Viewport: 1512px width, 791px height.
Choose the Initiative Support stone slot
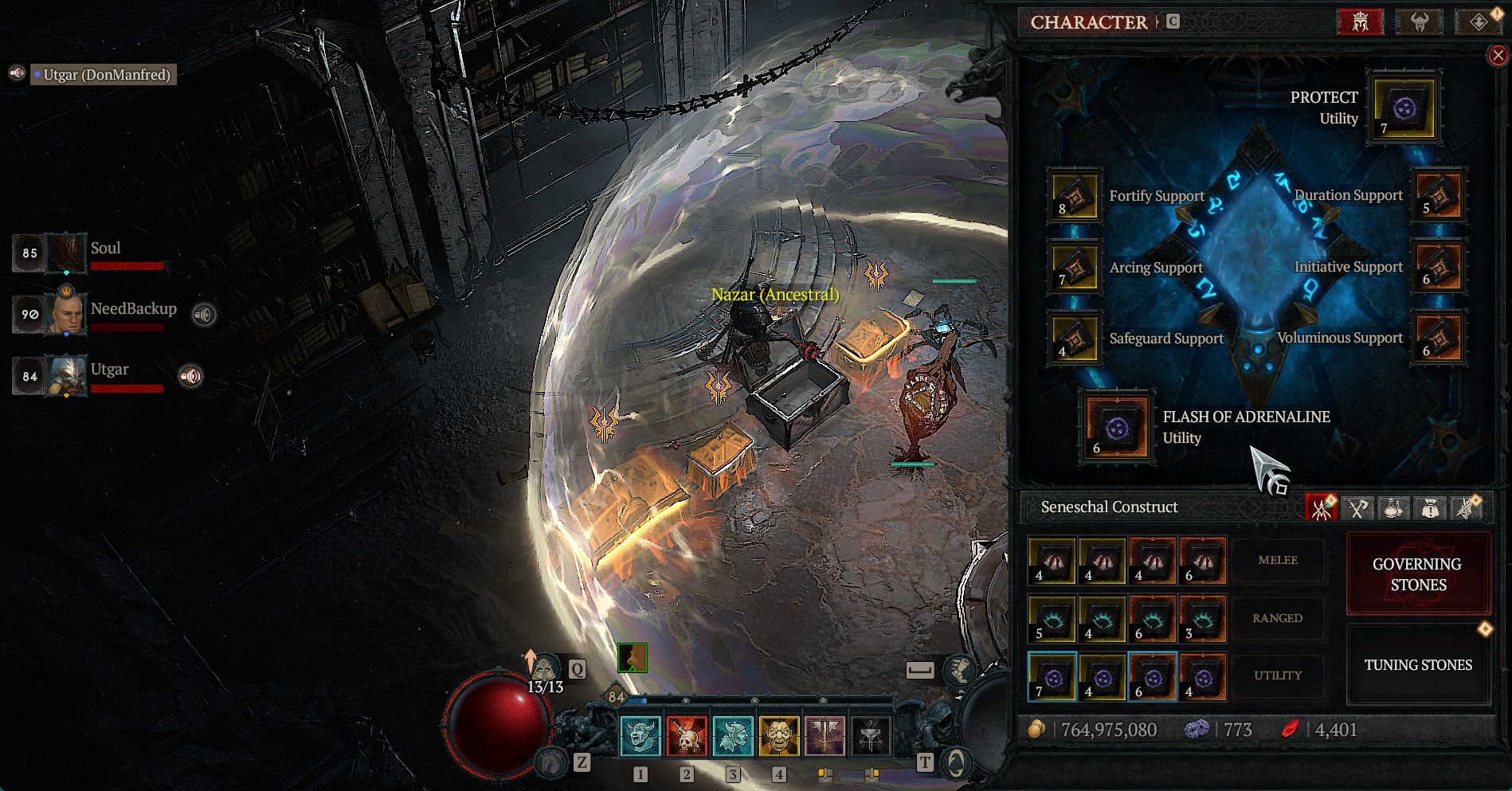(1438, 267)
